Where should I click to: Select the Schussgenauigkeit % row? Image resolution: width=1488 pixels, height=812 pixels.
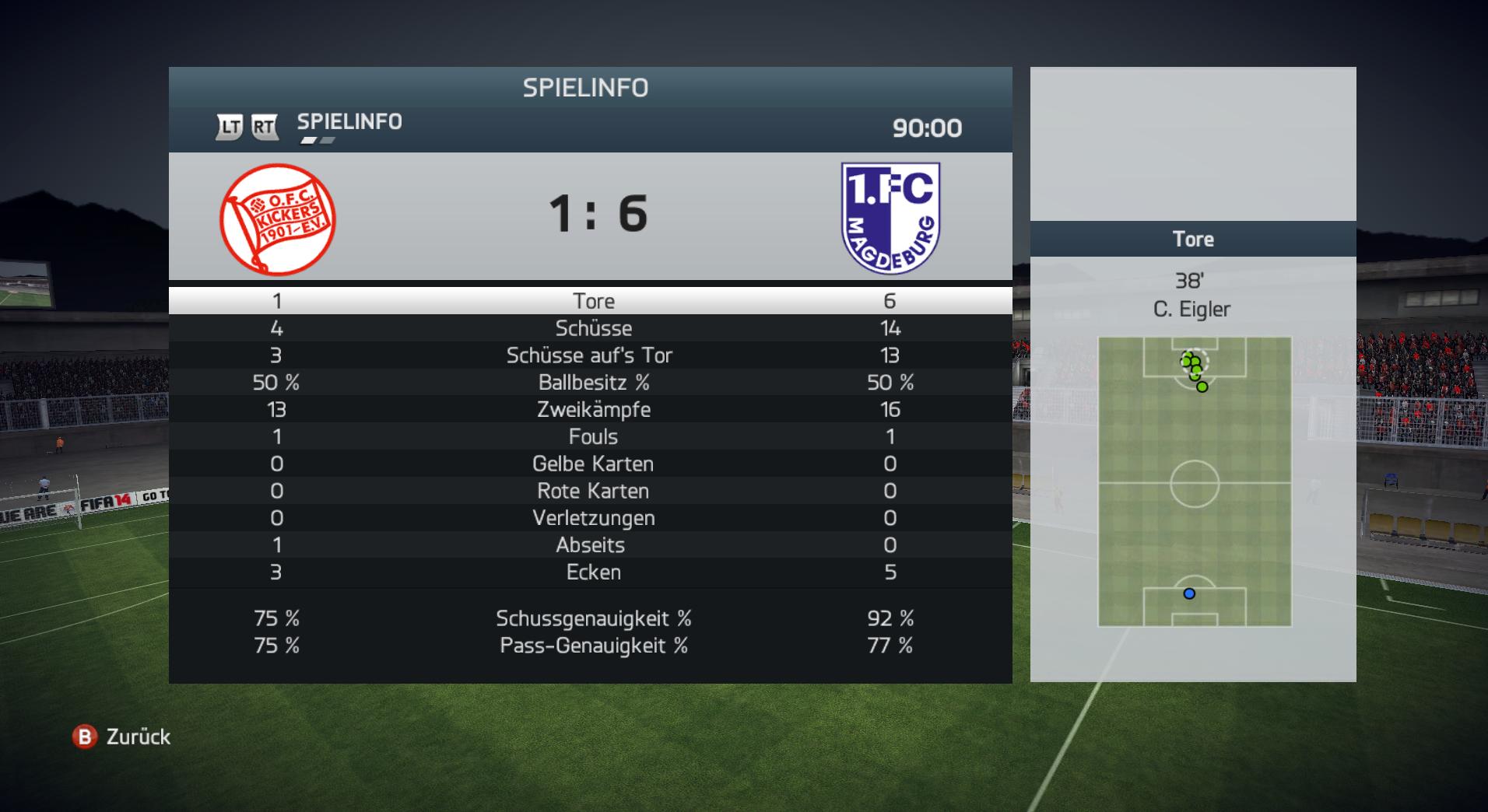pos(591,619)
